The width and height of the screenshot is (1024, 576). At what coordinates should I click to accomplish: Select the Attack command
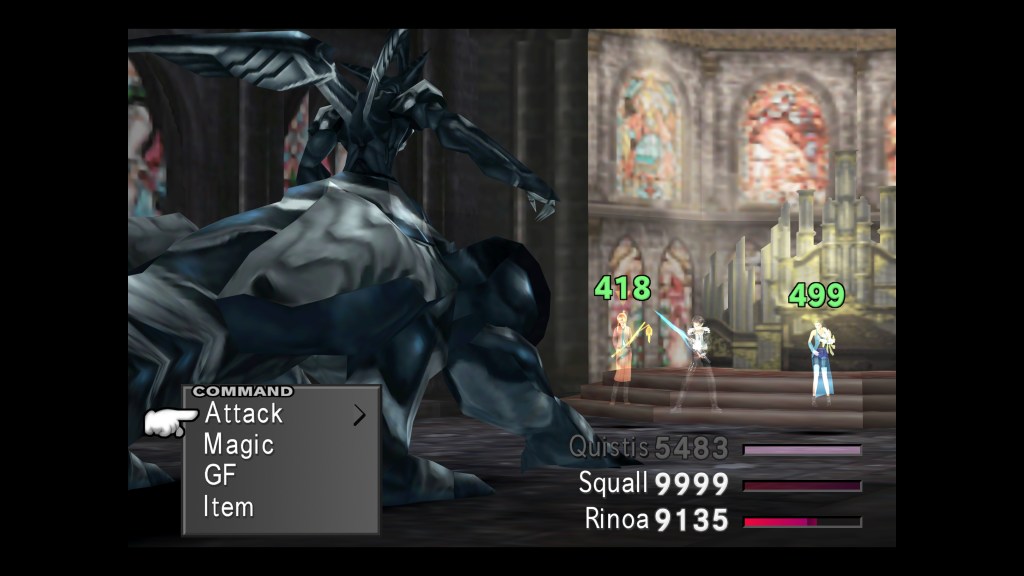point(243,413)
